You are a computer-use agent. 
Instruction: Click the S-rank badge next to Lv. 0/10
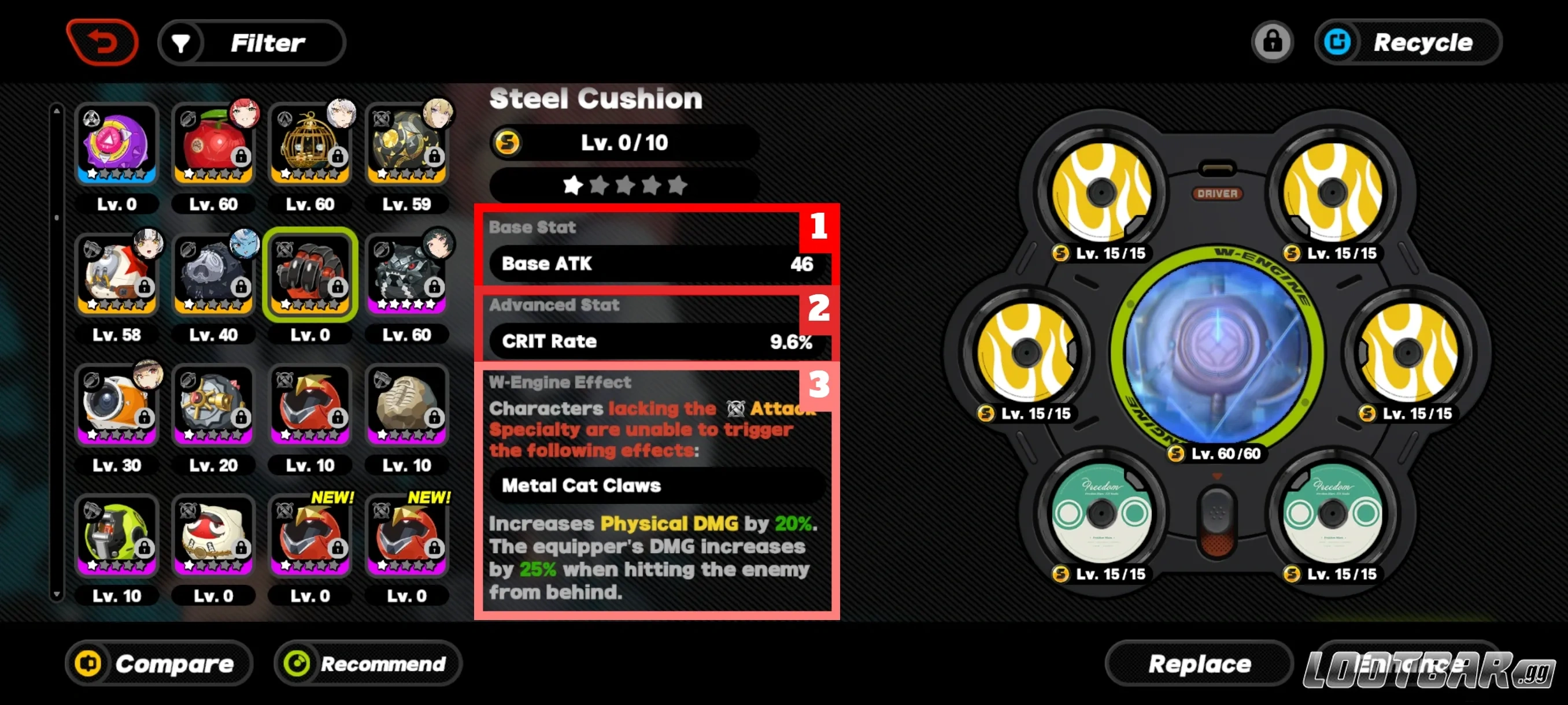[507, 143]
